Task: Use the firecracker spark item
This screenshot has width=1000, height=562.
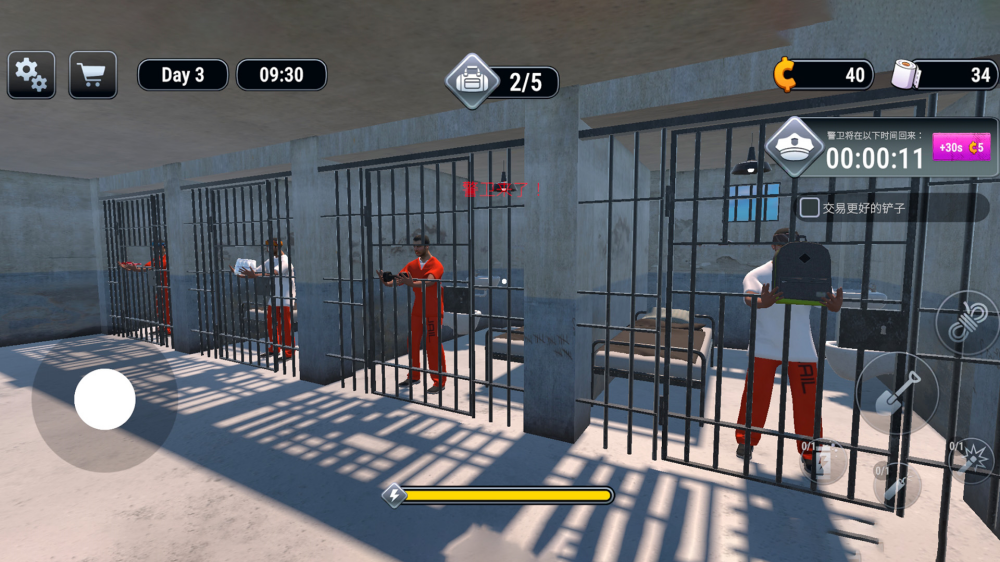Action: tap(971, 461)
